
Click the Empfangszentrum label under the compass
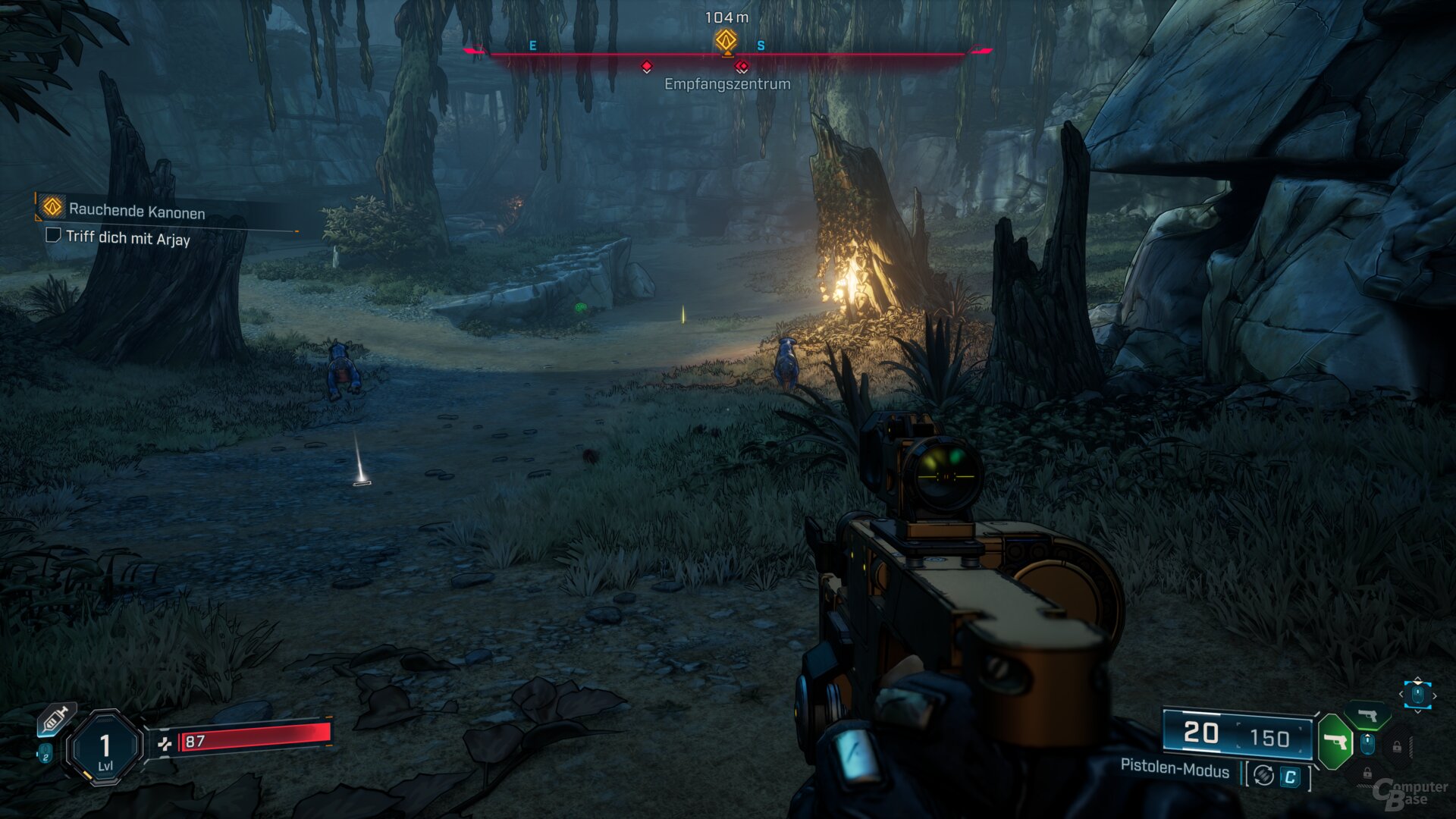726,85
